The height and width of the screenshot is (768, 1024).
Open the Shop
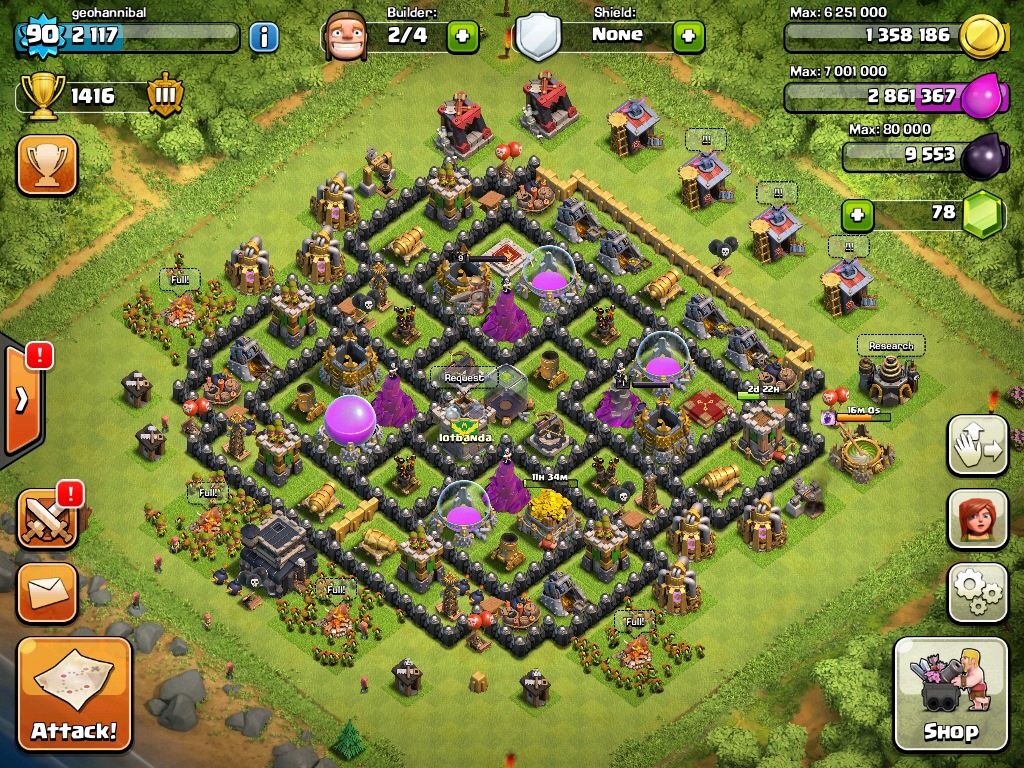click(950, 694)
